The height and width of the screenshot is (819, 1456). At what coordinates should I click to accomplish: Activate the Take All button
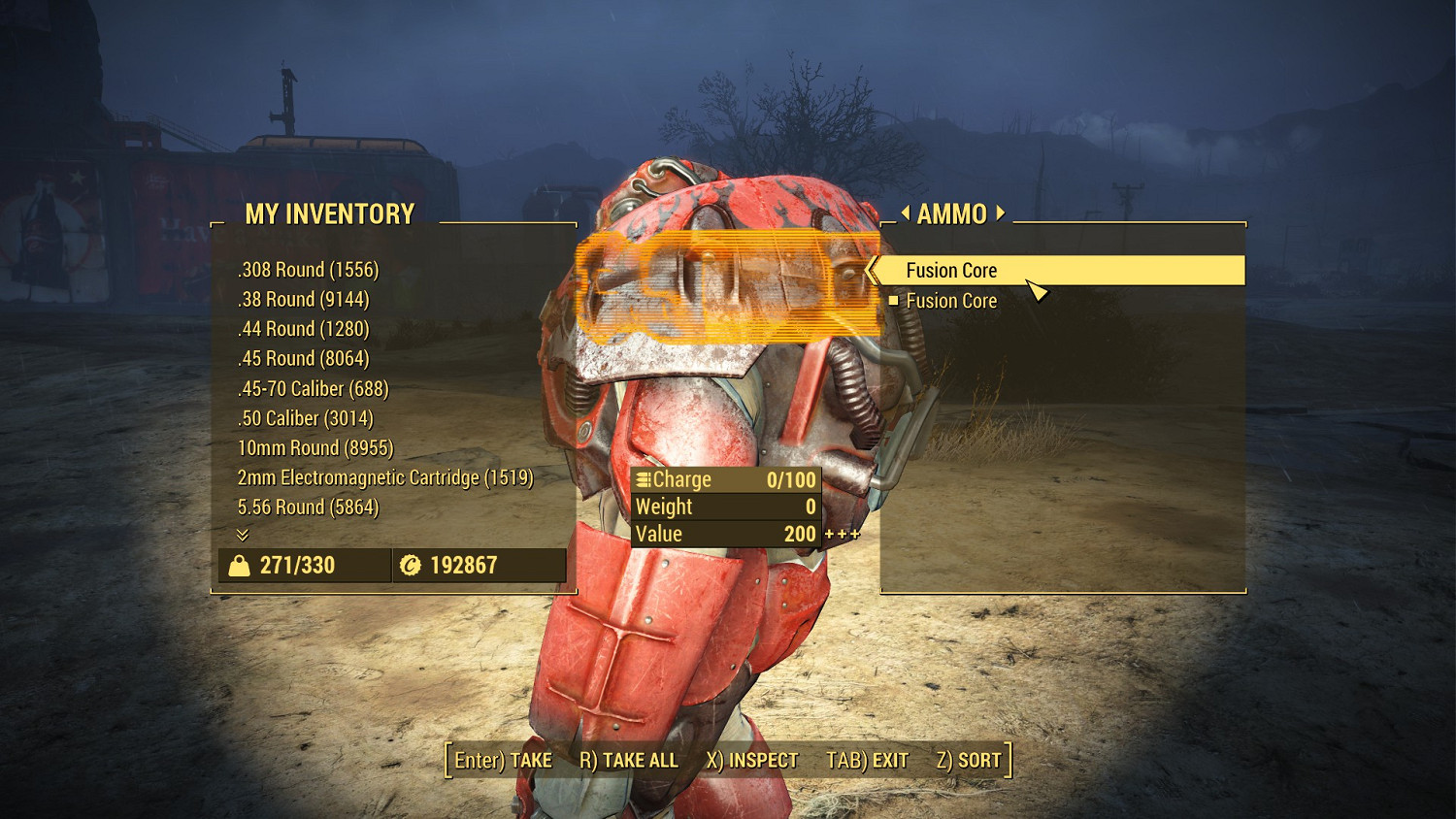[628, 761]
